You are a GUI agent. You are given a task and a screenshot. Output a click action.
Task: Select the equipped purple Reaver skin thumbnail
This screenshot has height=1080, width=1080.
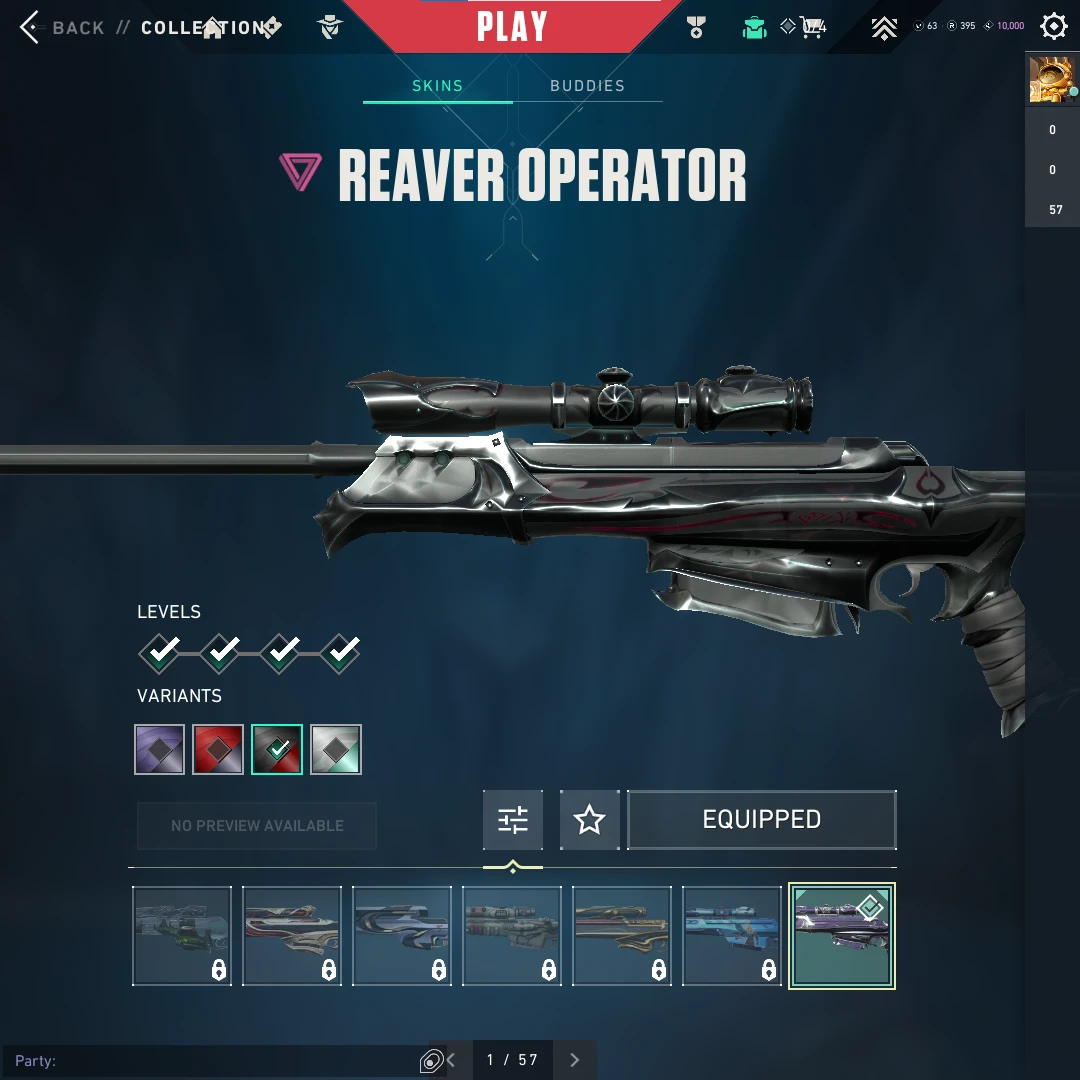(842, 936)
